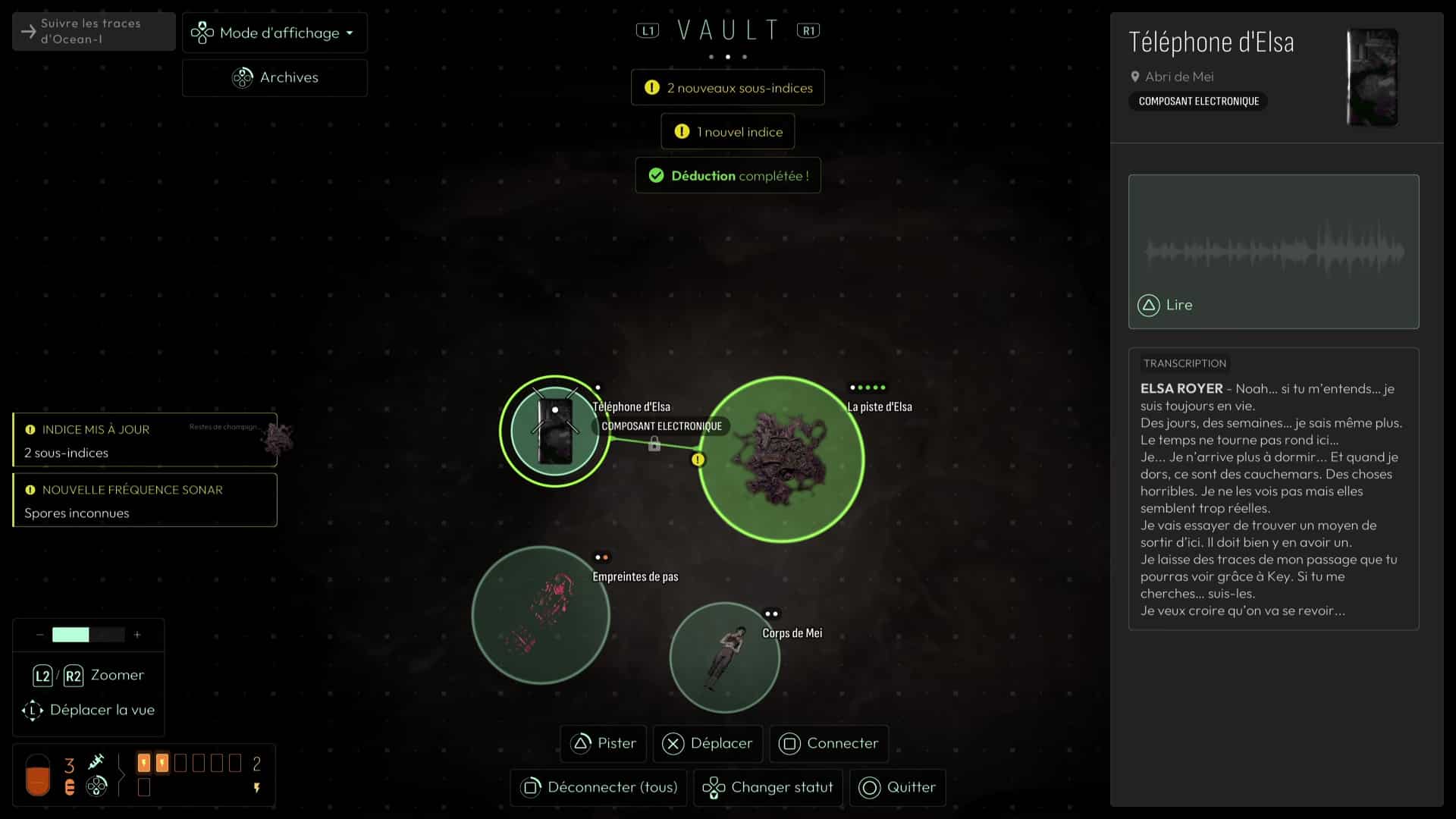This screenshot has width=1456, height=819.
Task: Open the 2 nouveaux sous-indices notification
Action: pyautogui.click(x=728, y=88)
